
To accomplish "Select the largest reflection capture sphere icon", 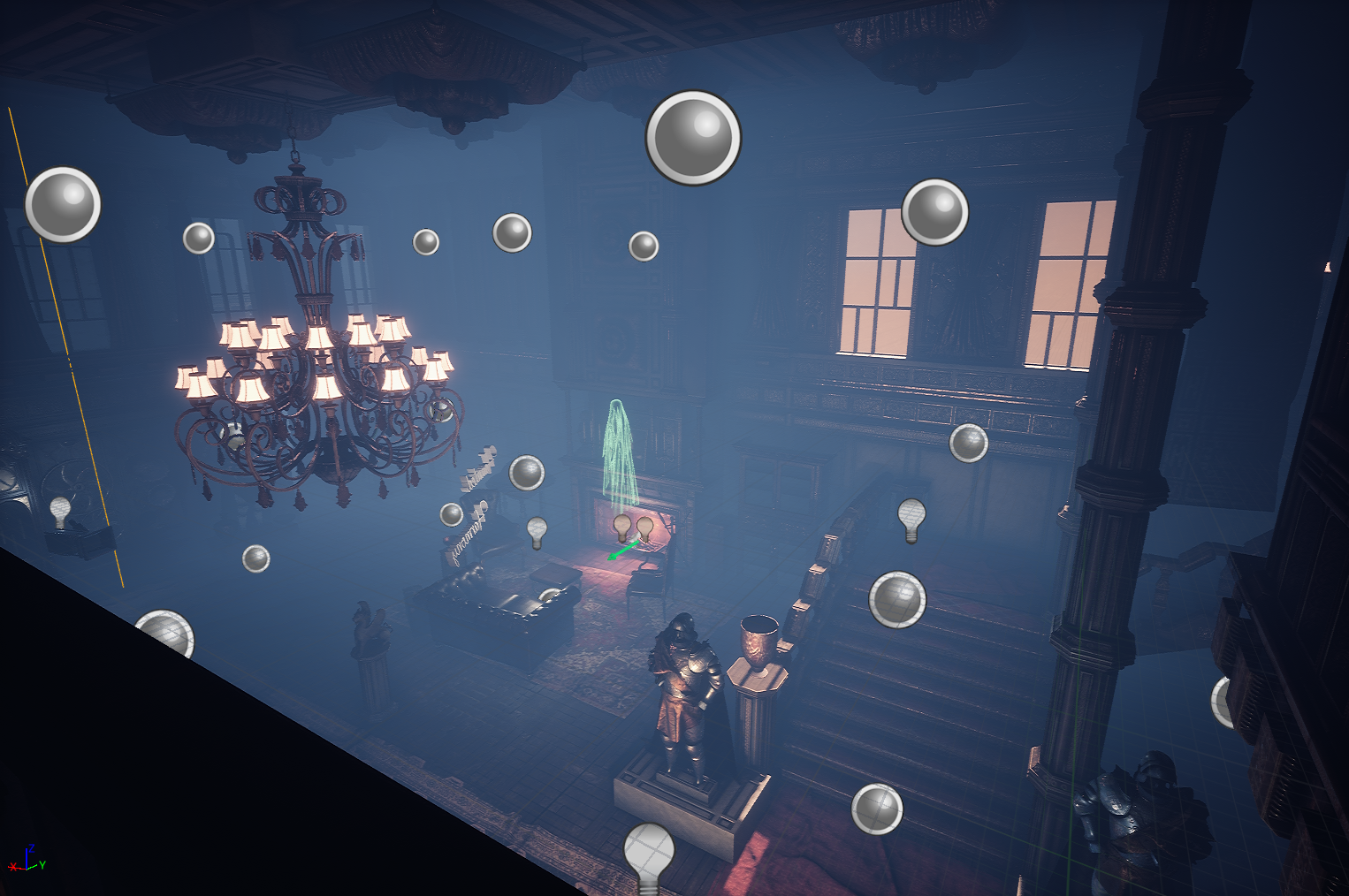I will (x=693, y=138).
